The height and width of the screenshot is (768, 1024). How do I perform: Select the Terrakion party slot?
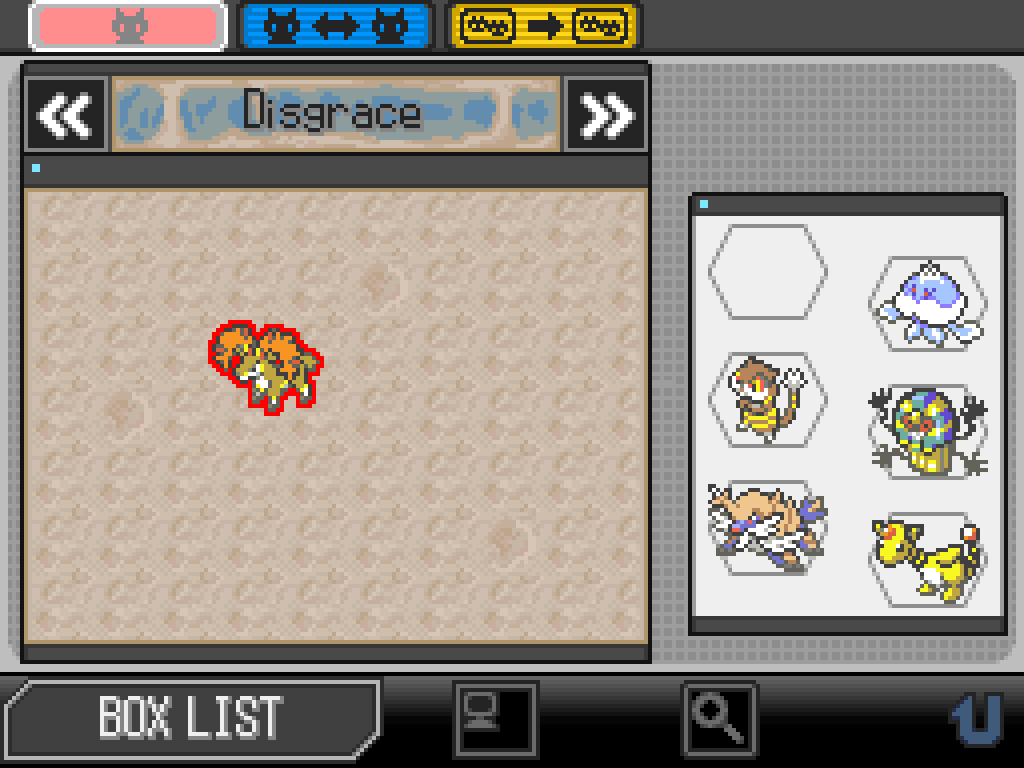[x=767, y=526]
